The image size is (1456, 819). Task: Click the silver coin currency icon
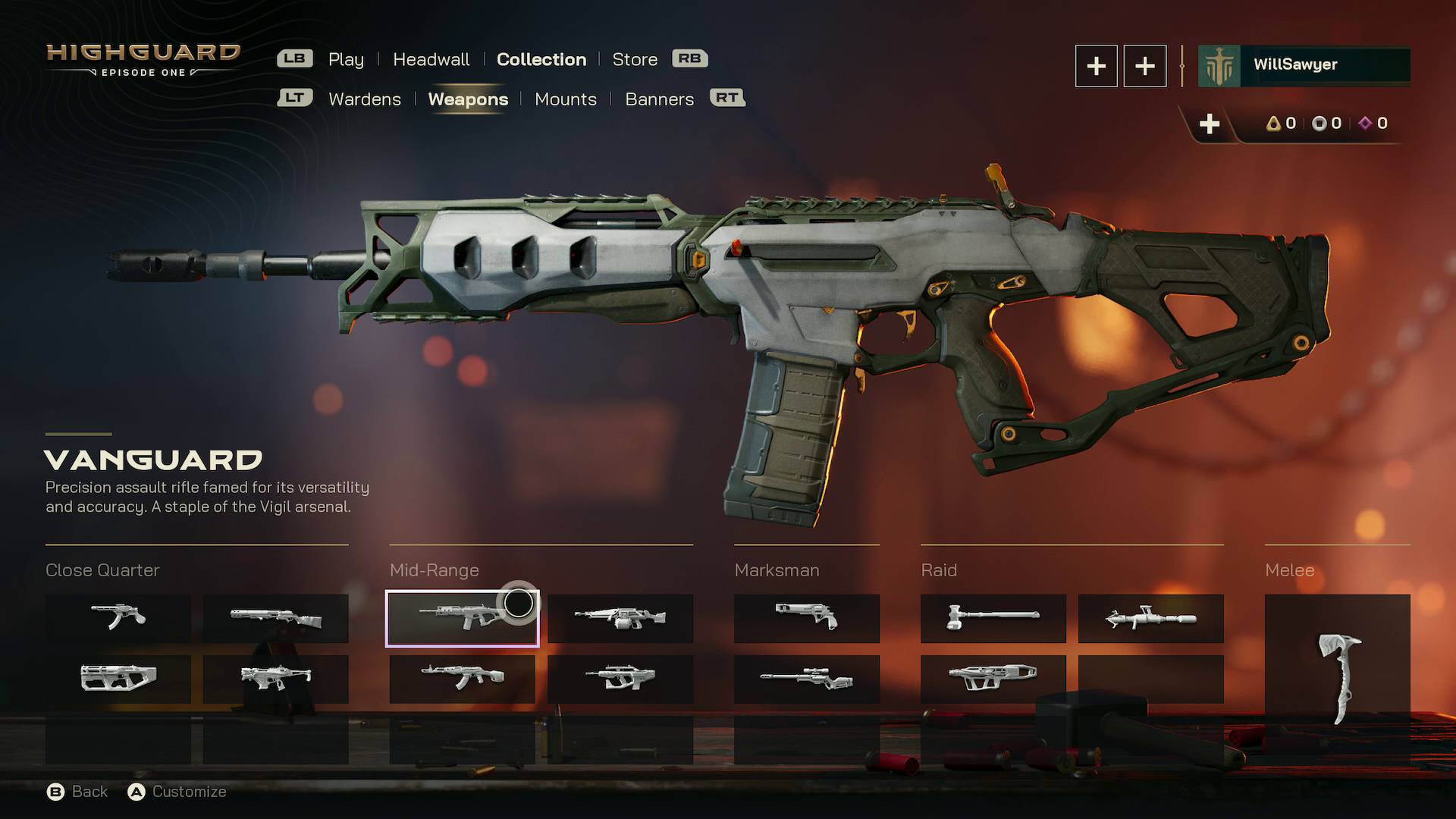coord(1319,124)
